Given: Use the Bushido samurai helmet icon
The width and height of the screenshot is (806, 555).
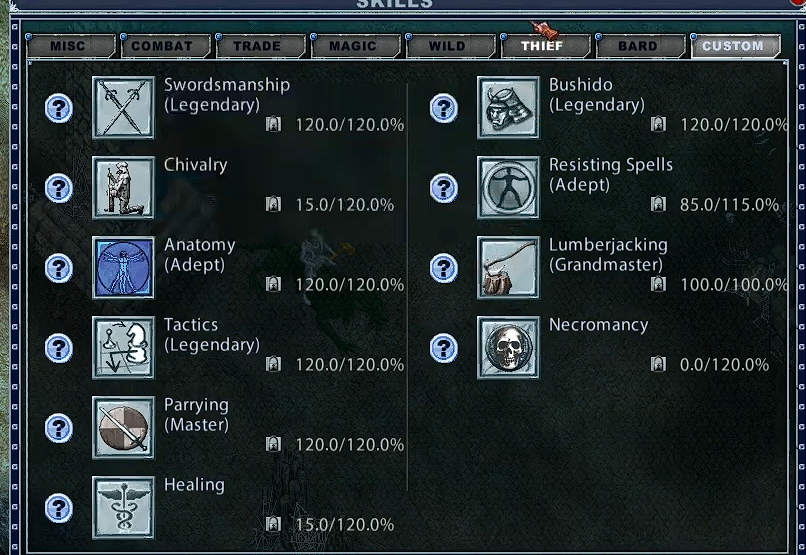Looking at the screenshot, I should point(508,108).
